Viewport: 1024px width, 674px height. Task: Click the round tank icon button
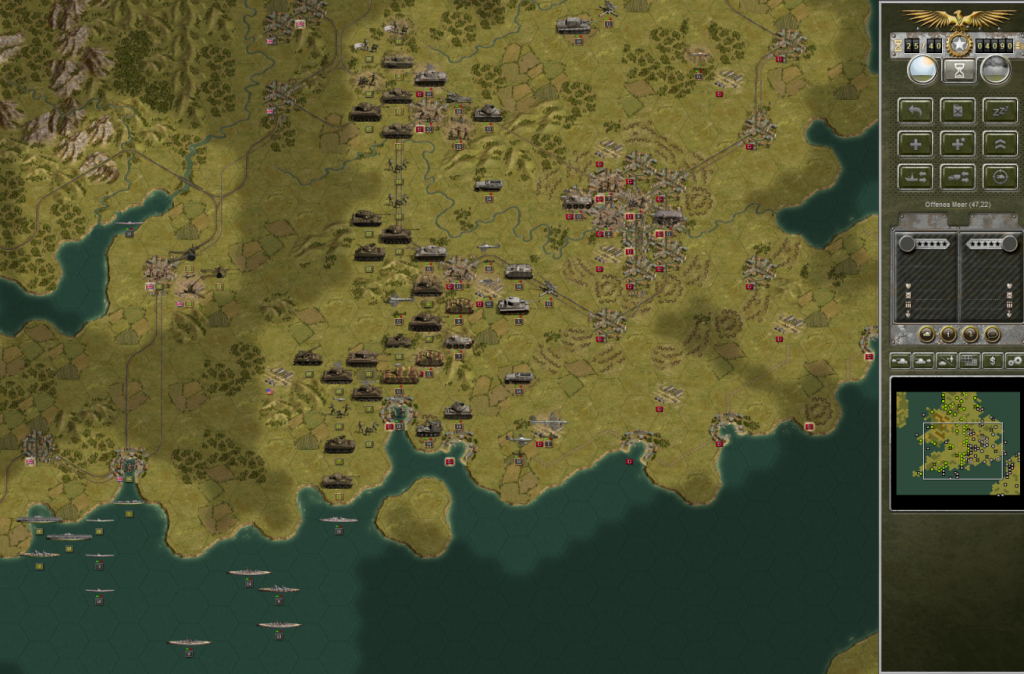[x=925, y=335]
